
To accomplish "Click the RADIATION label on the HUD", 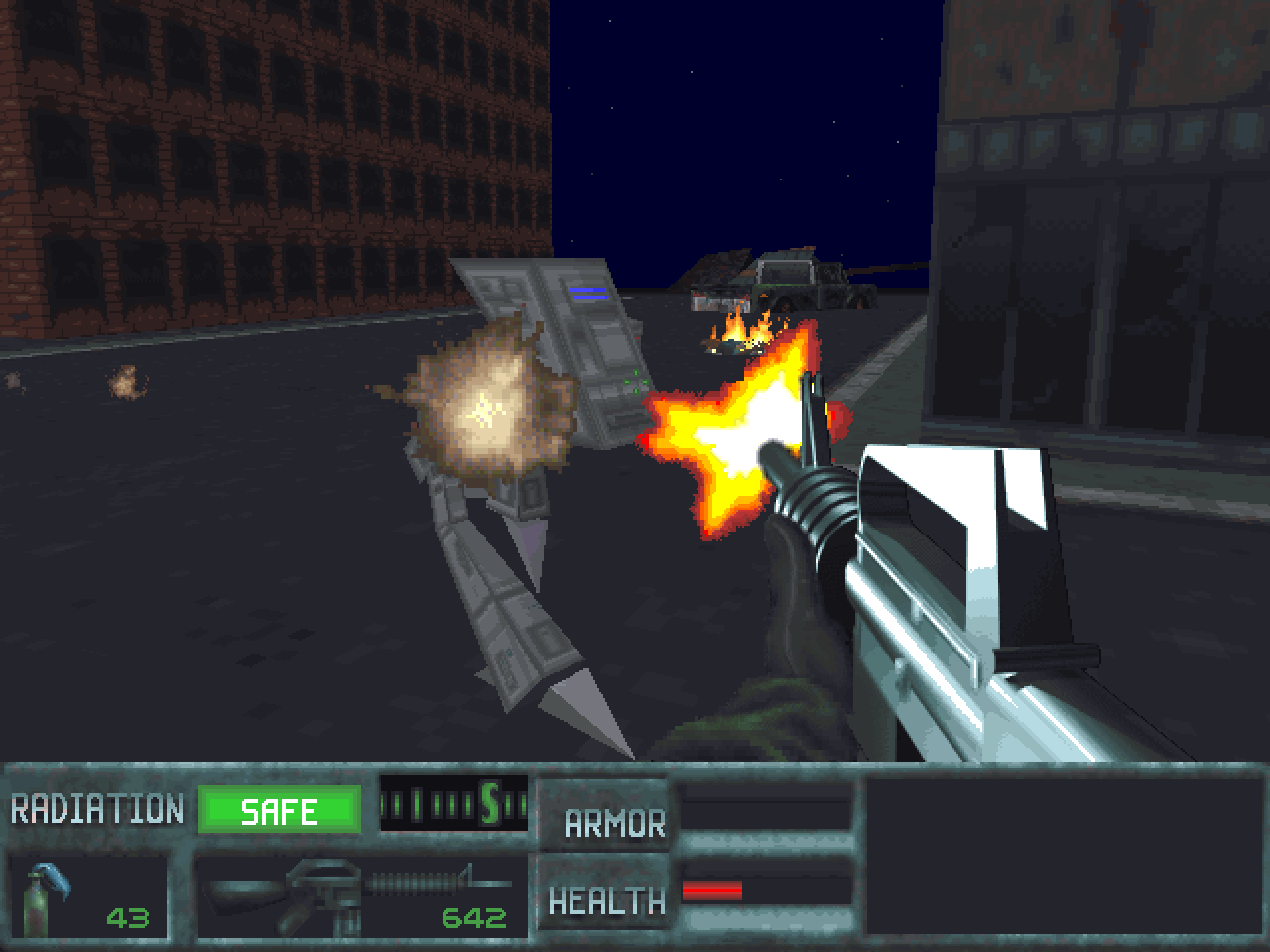I will pos(94,808).
